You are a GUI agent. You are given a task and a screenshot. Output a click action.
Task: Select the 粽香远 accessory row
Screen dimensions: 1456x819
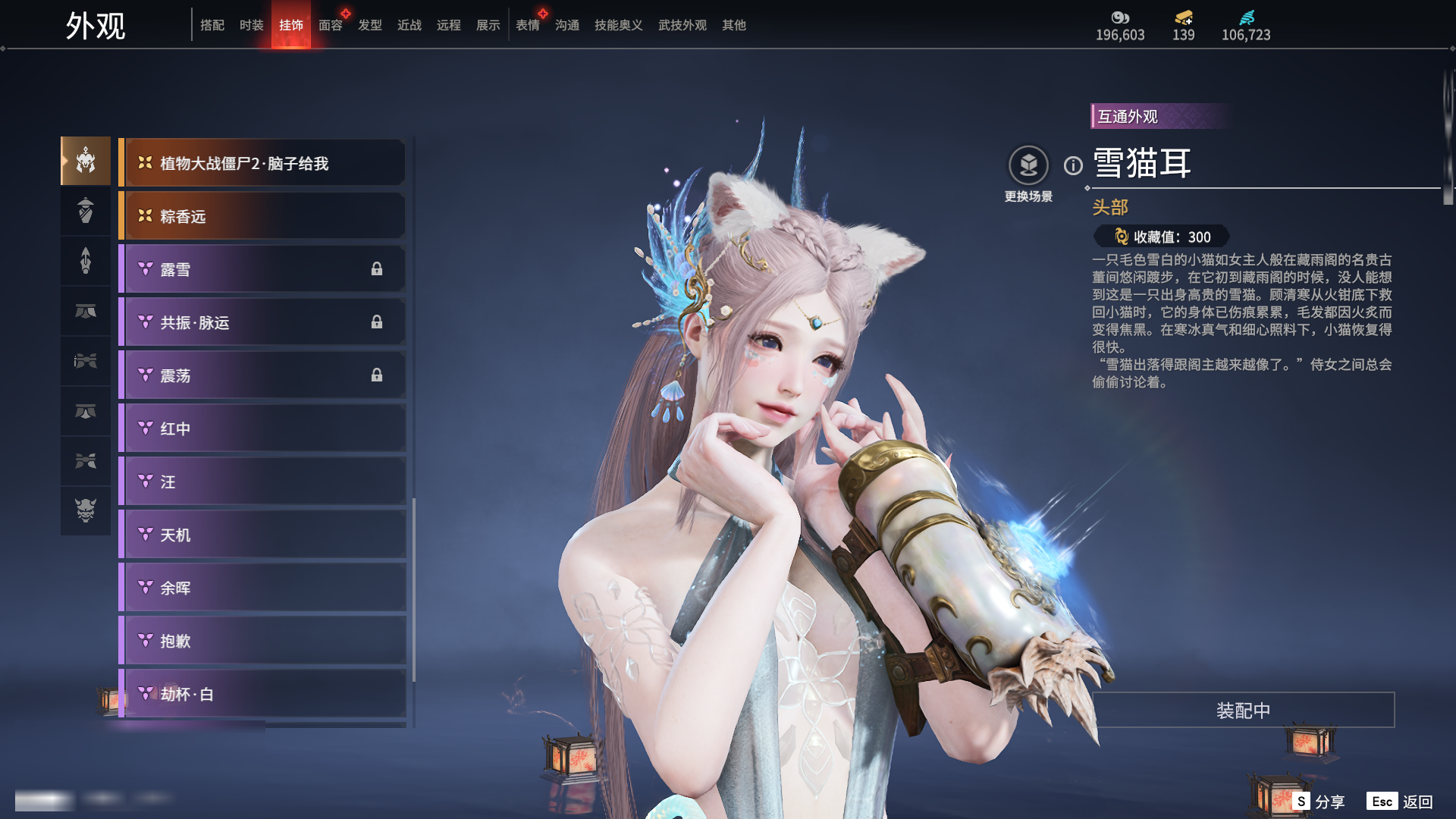262,216
